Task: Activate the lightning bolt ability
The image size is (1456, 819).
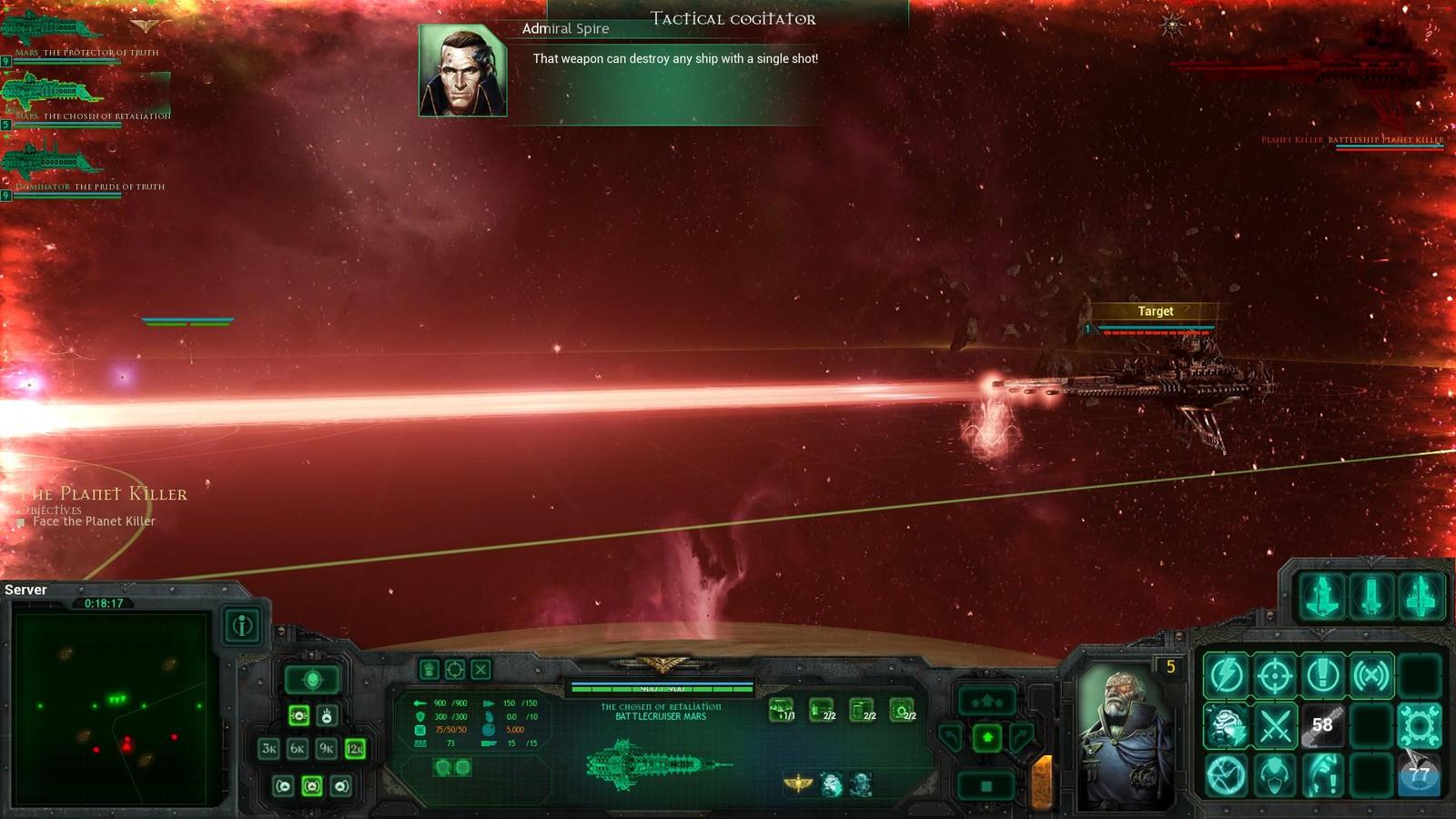Action: click(1226, 675)
